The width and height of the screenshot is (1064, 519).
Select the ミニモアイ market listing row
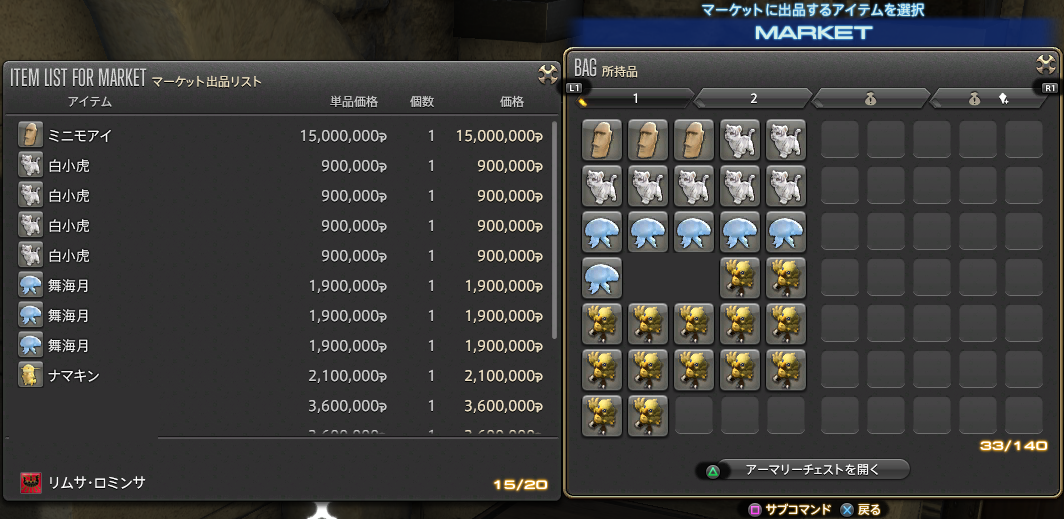tap(280, 136)
